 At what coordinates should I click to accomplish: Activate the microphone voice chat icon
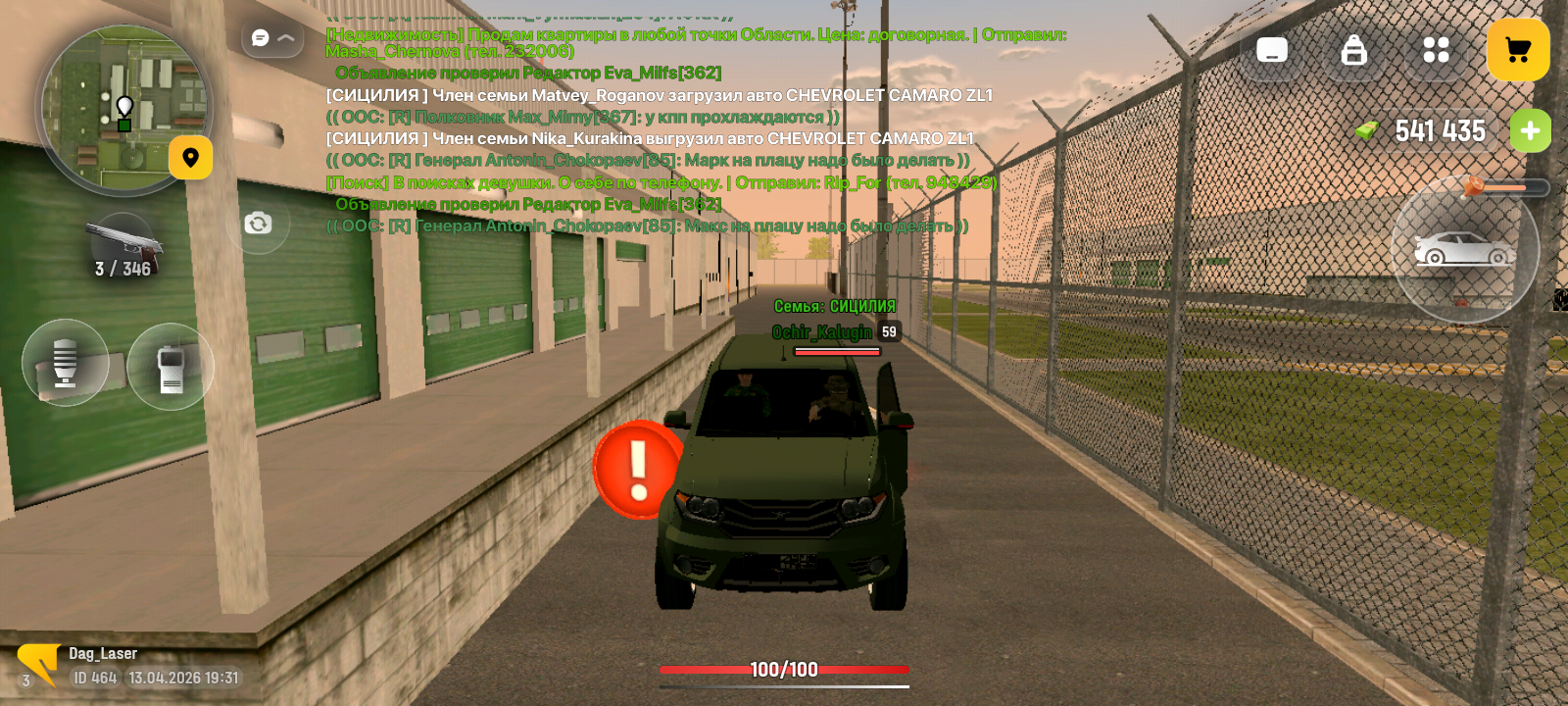pos(65,362)
